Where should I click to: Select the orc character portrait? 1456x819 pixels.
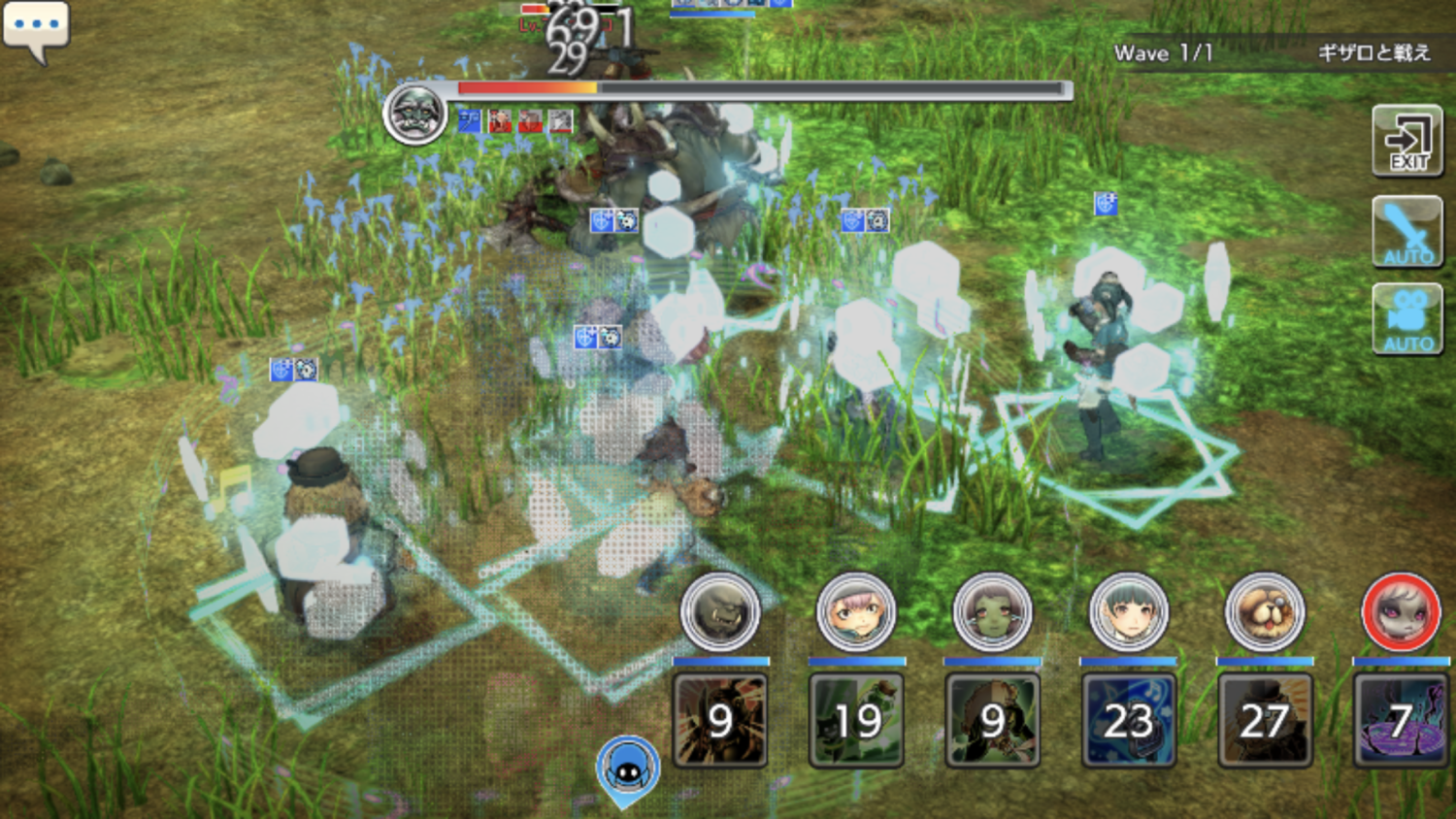click(x=719, y=611)
